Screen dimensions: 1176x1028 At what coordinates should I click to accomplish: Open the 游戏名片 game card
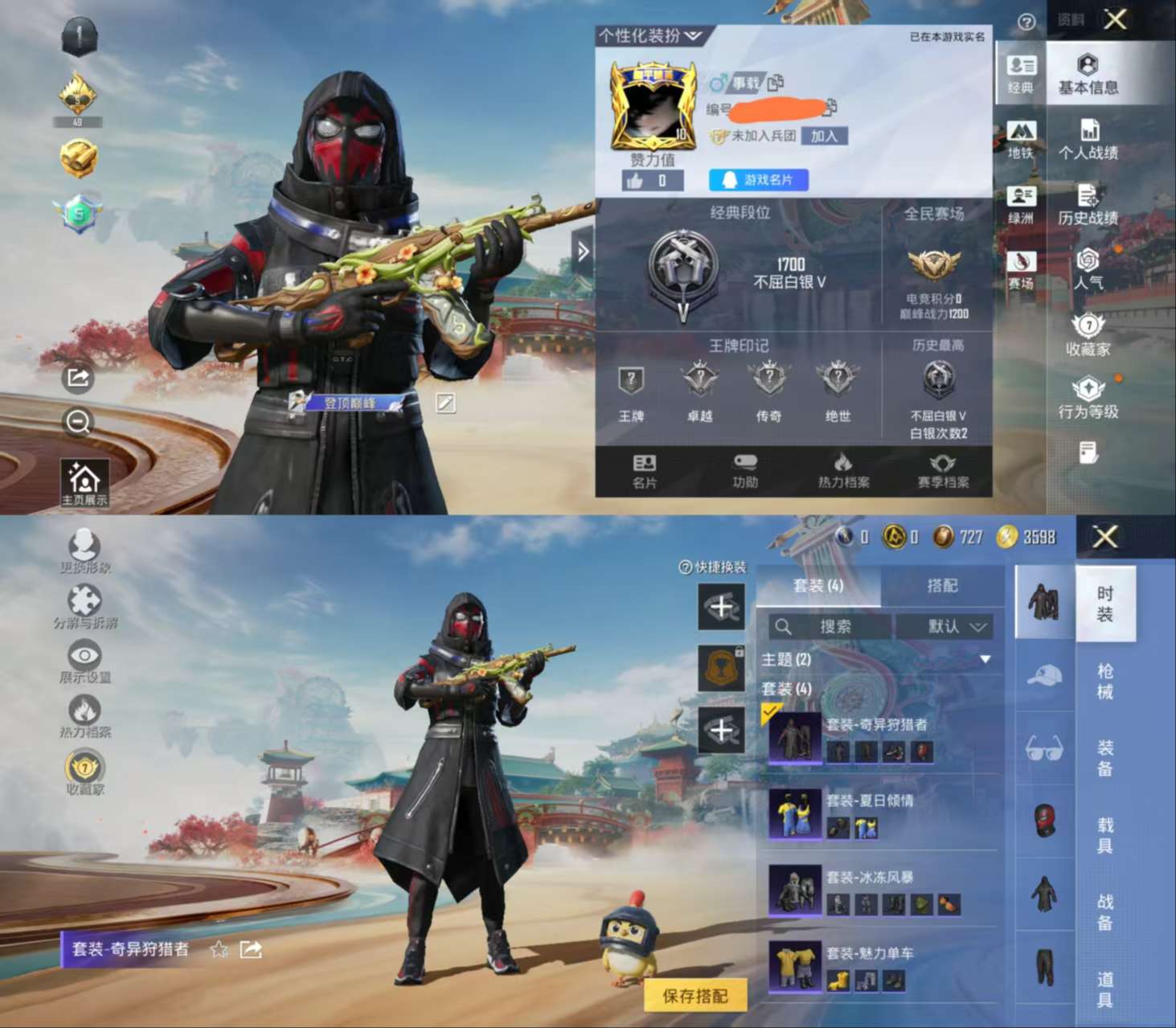(x=758, y=180)
